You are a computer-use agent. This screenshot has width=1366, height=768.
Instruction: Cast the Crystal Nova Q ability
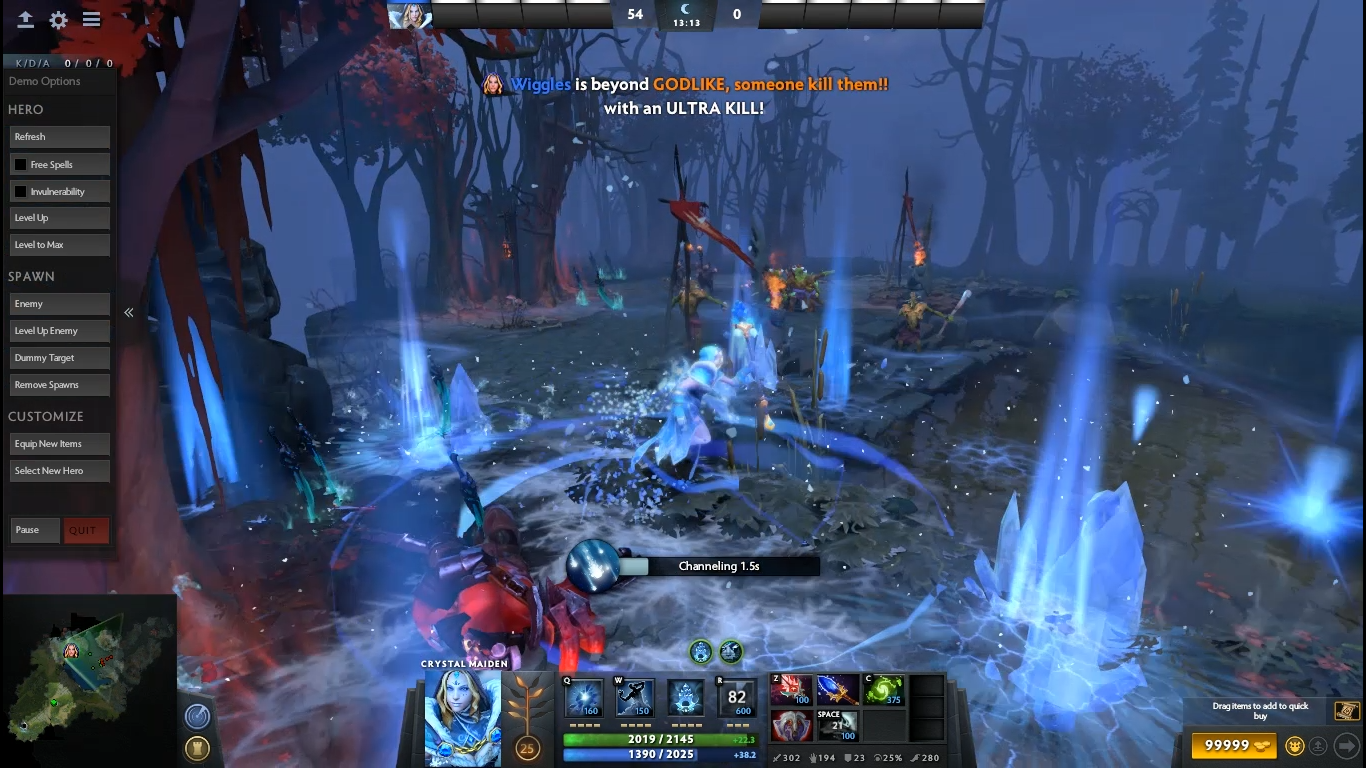584,698
